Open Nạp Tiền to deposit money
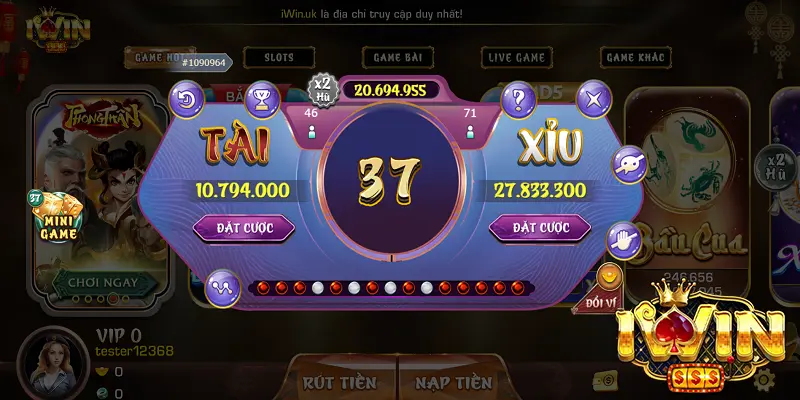 pyautogui.click(x=453, y=382)
